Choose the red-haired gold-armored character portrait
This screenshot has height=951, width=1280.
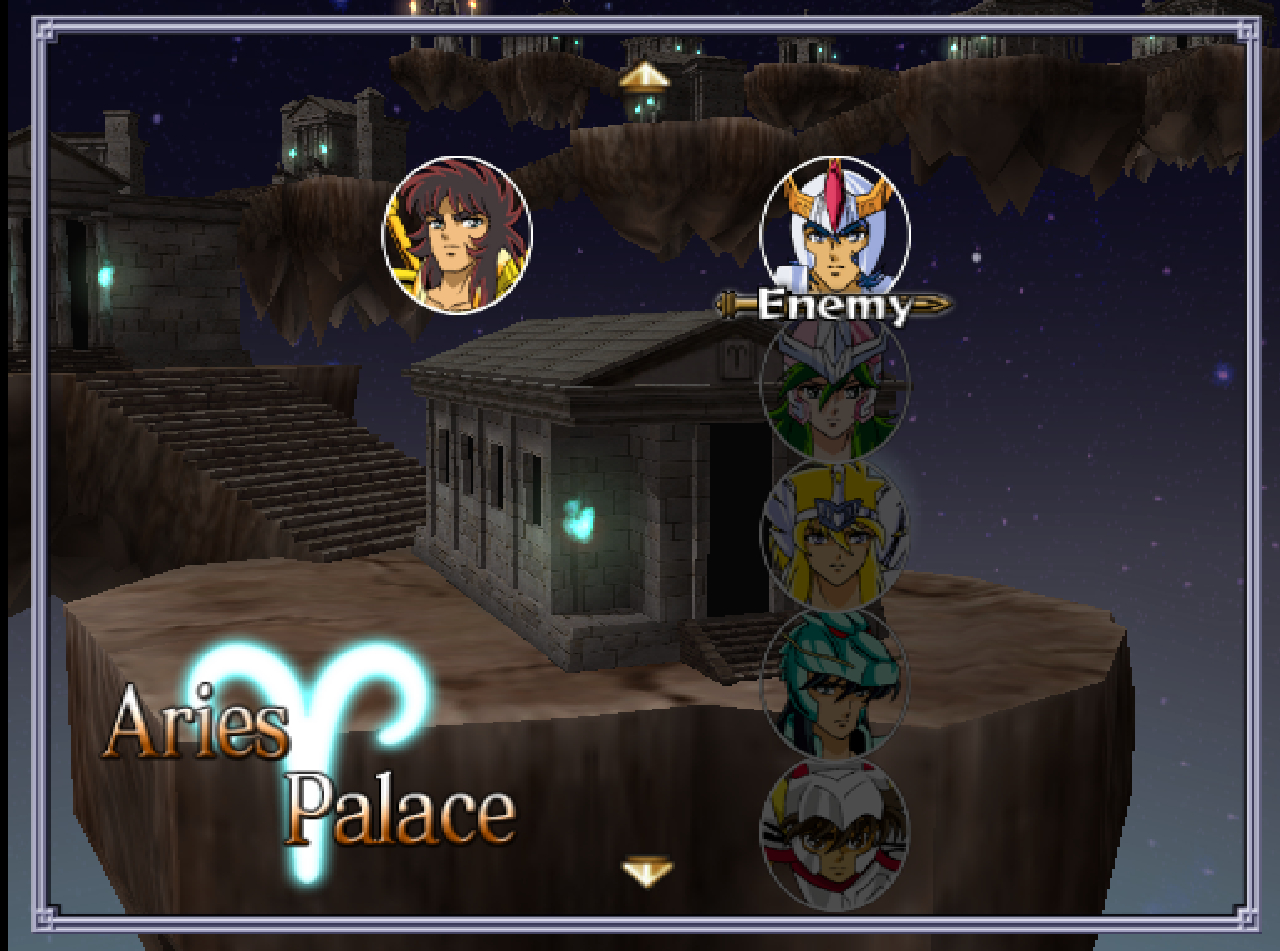457,235
